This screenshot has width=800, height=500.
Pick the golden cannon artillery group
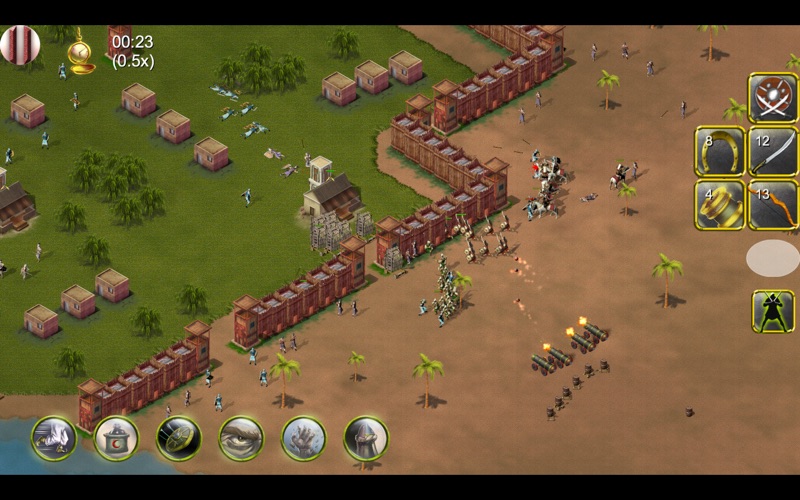720,204
